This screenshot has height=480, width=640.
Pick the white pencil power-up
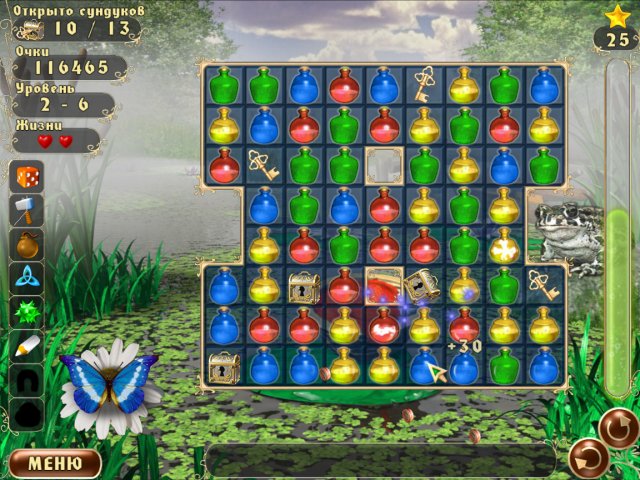[x=26, y=346]
